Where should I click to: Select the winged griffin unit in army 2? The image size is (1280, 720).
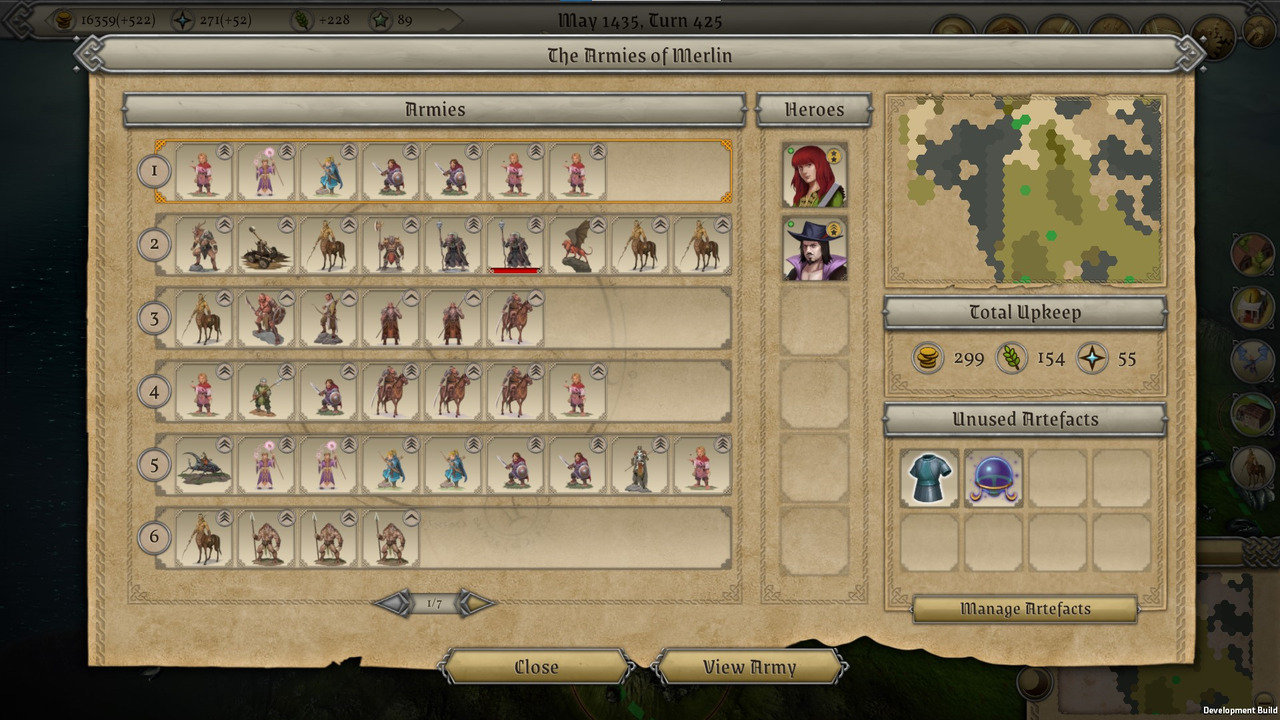pos(576,245)
